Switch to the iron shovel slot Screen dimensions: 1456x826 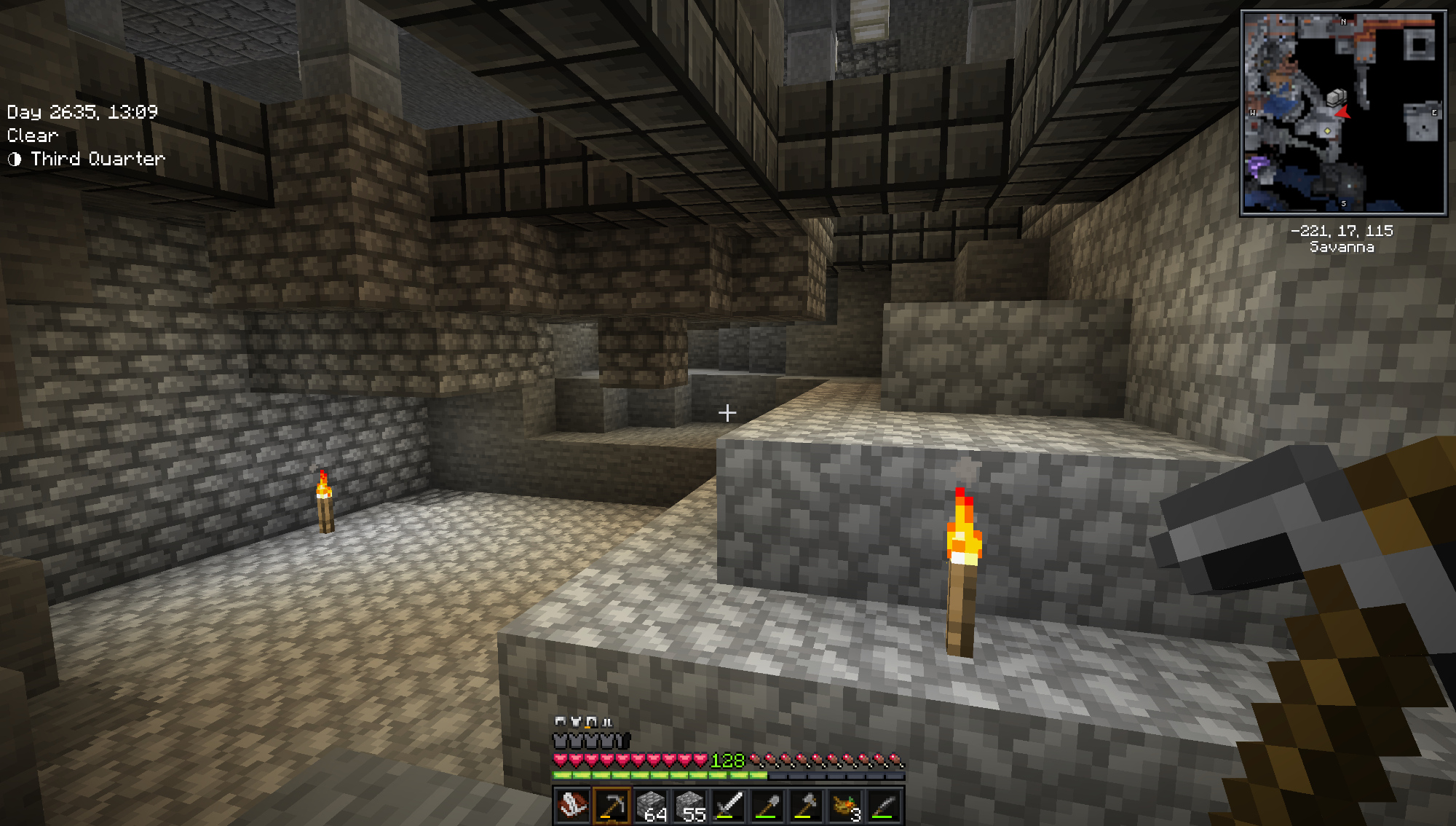tap(768, 806)
